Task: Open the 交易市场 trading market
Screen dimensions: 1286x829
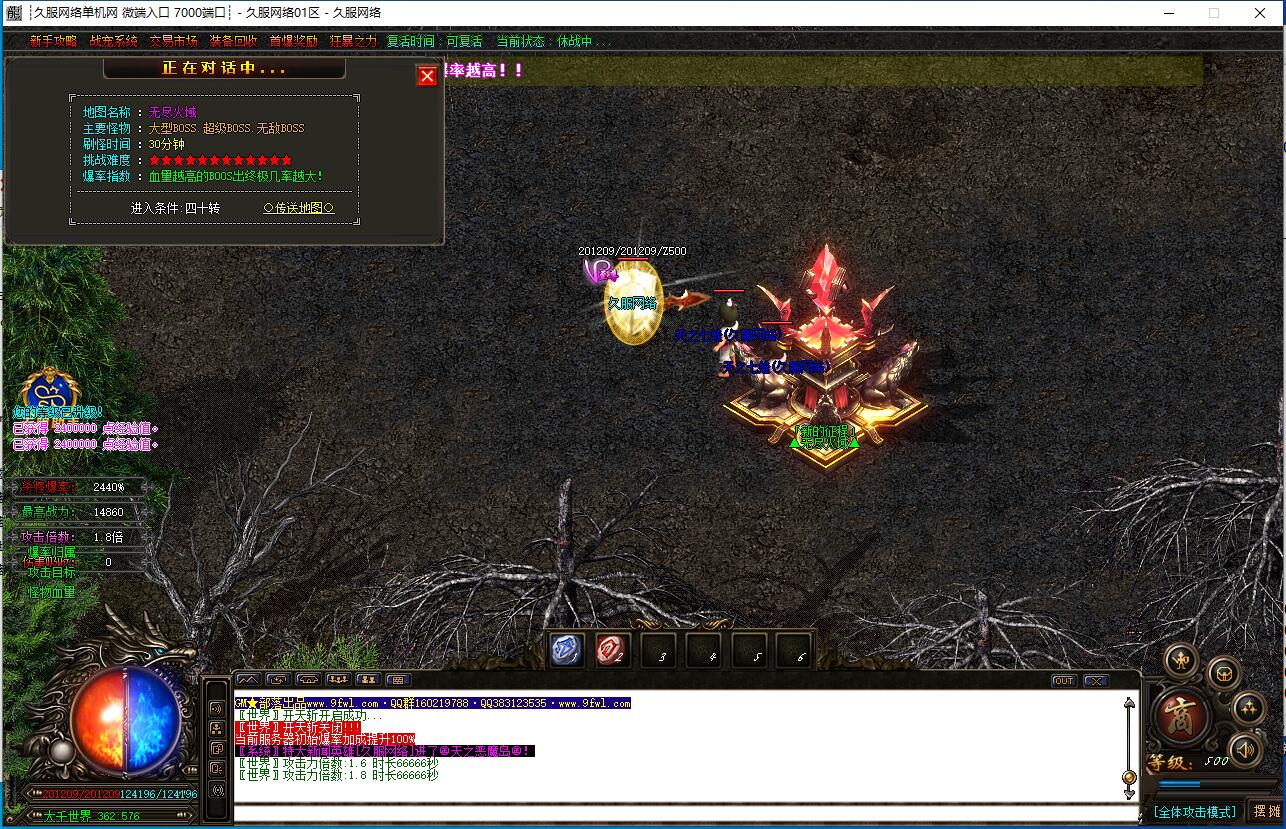Action: (x=173, y=41)
